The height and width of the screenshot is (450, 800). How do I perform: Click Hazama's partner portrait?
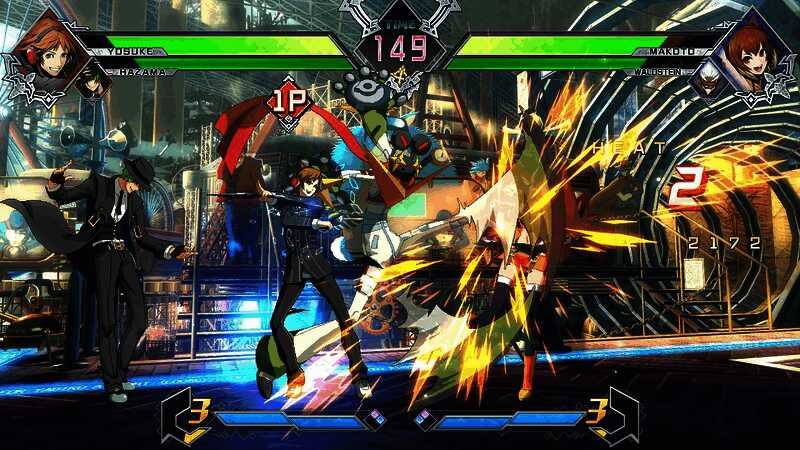93,84
